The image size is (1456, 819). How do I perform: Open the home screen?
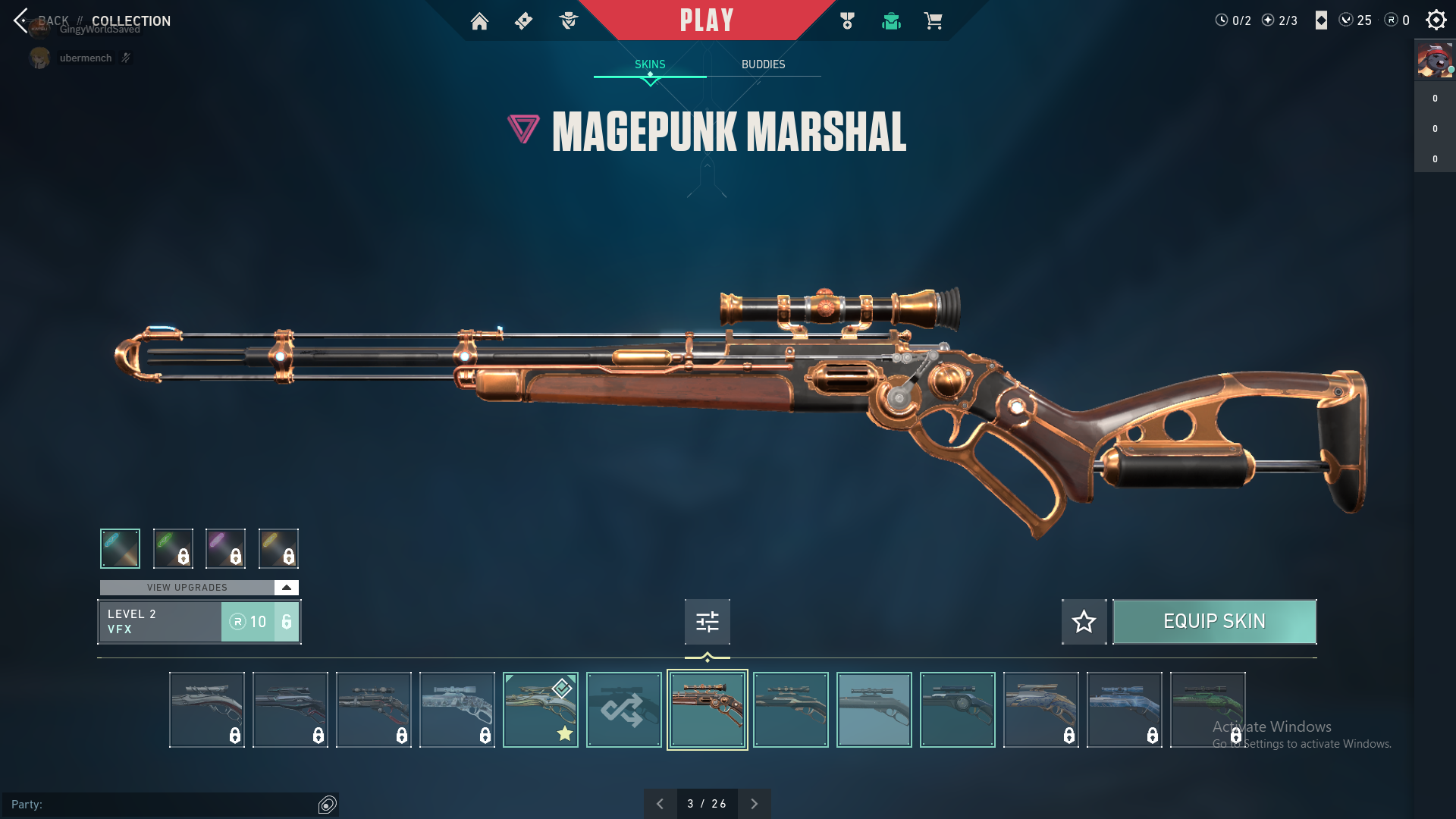coord(479,21)
